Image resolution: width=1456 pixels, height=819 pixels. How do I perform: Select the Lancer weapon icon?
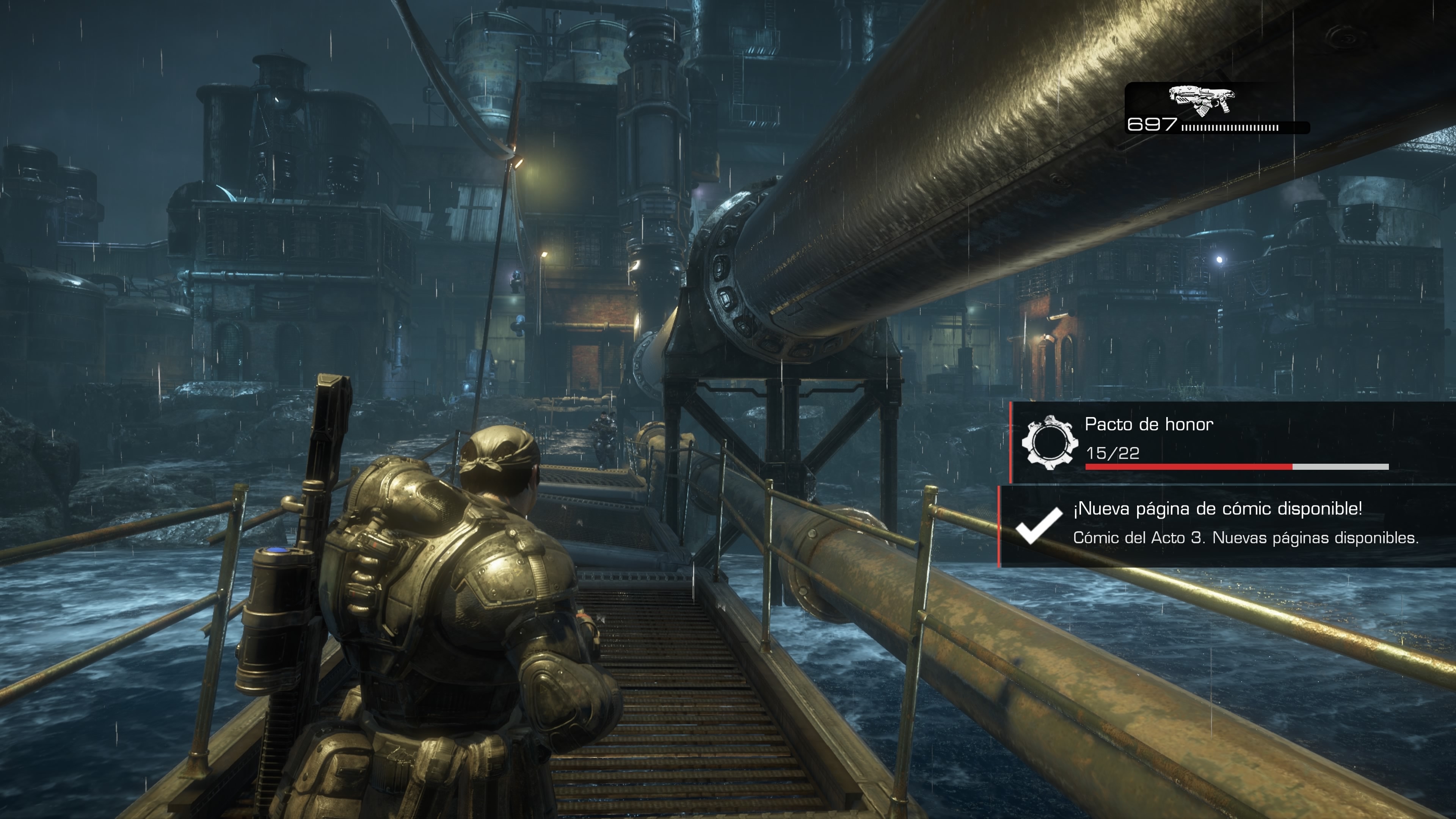tap(1202, 100)
